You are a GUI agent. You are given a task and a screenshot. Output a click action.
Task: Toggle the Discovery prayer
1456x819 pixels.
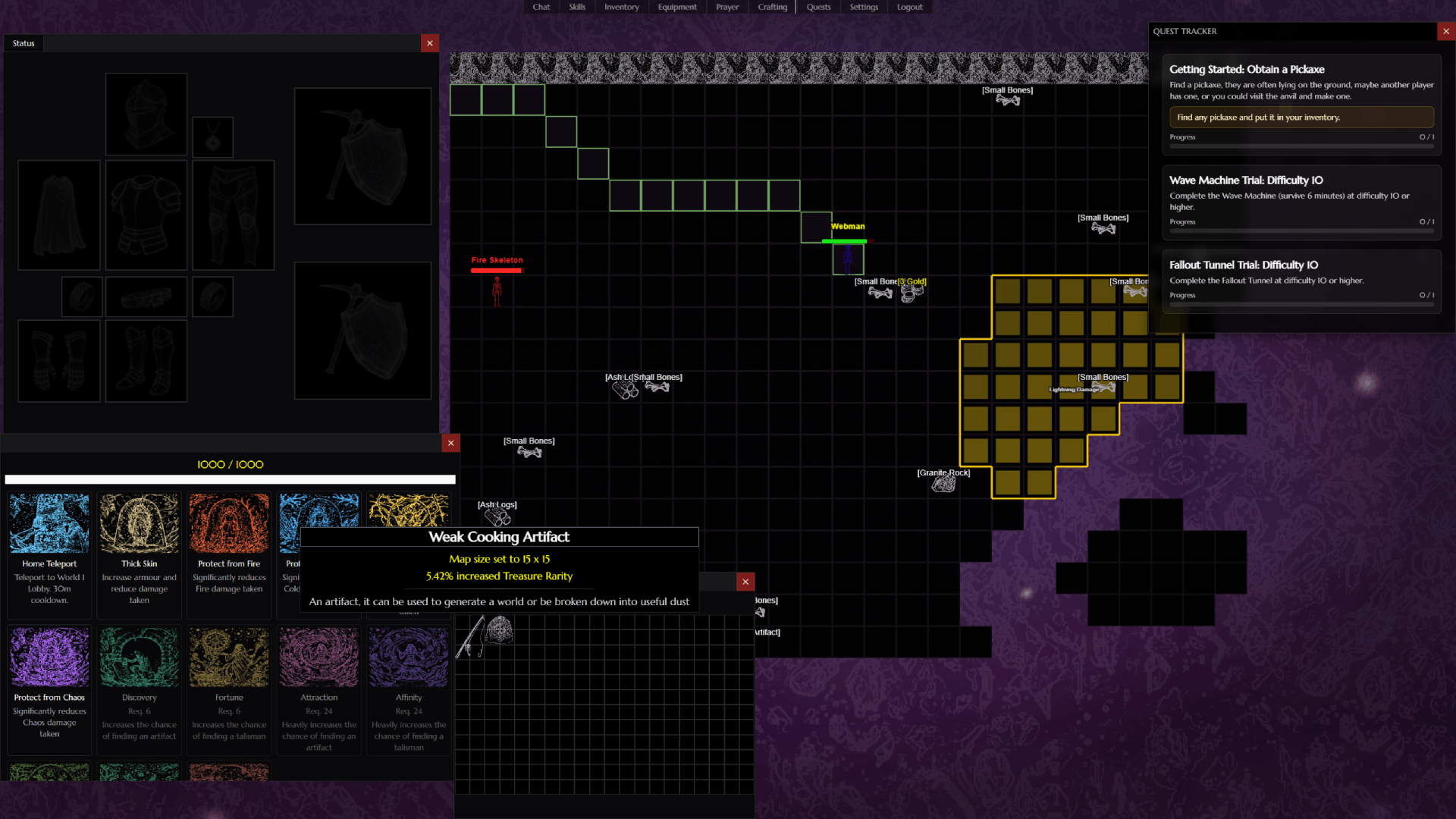pos(139,657)
